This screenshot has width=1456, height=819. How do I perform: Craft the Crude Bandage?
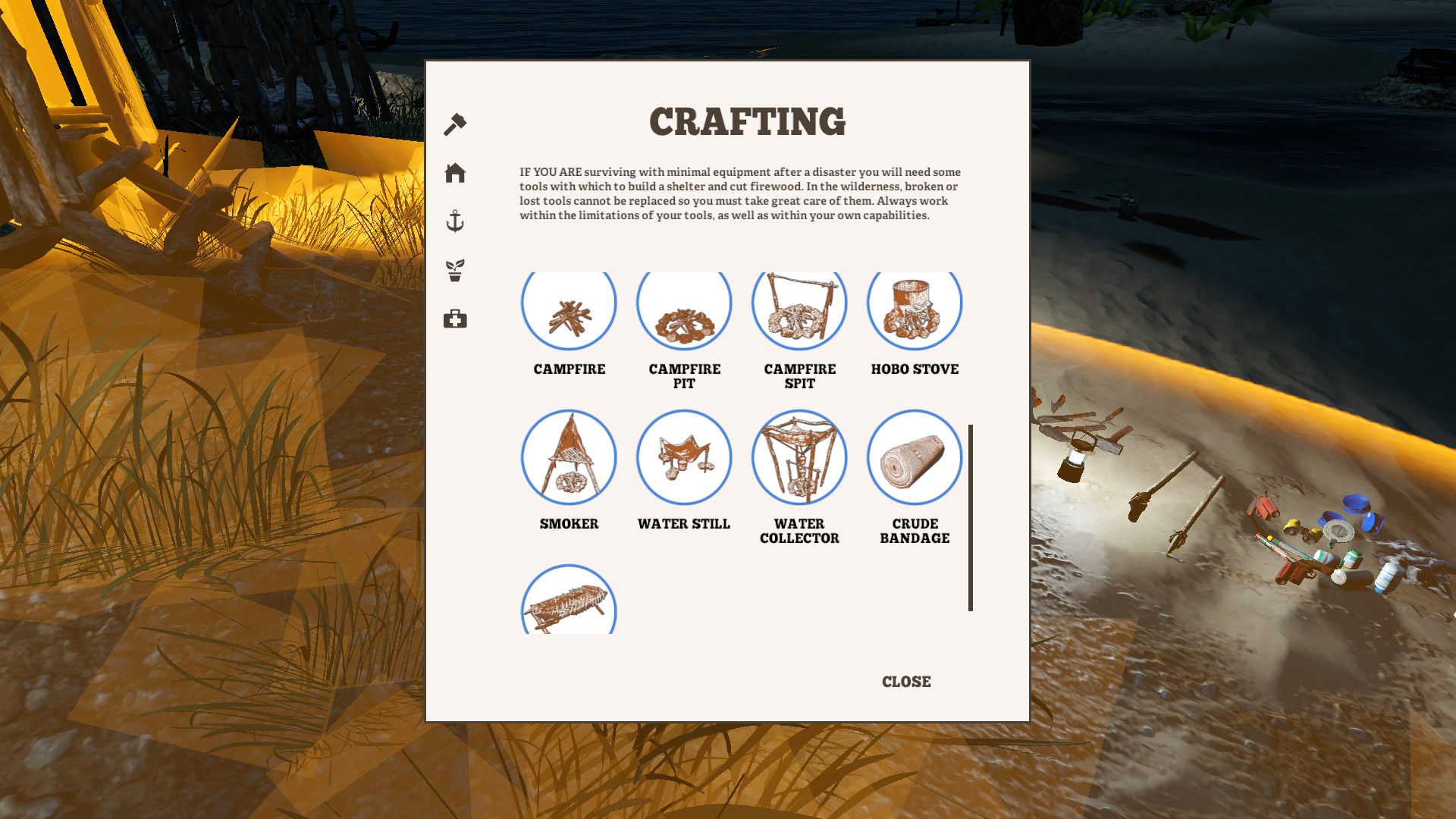coord(915,457)
